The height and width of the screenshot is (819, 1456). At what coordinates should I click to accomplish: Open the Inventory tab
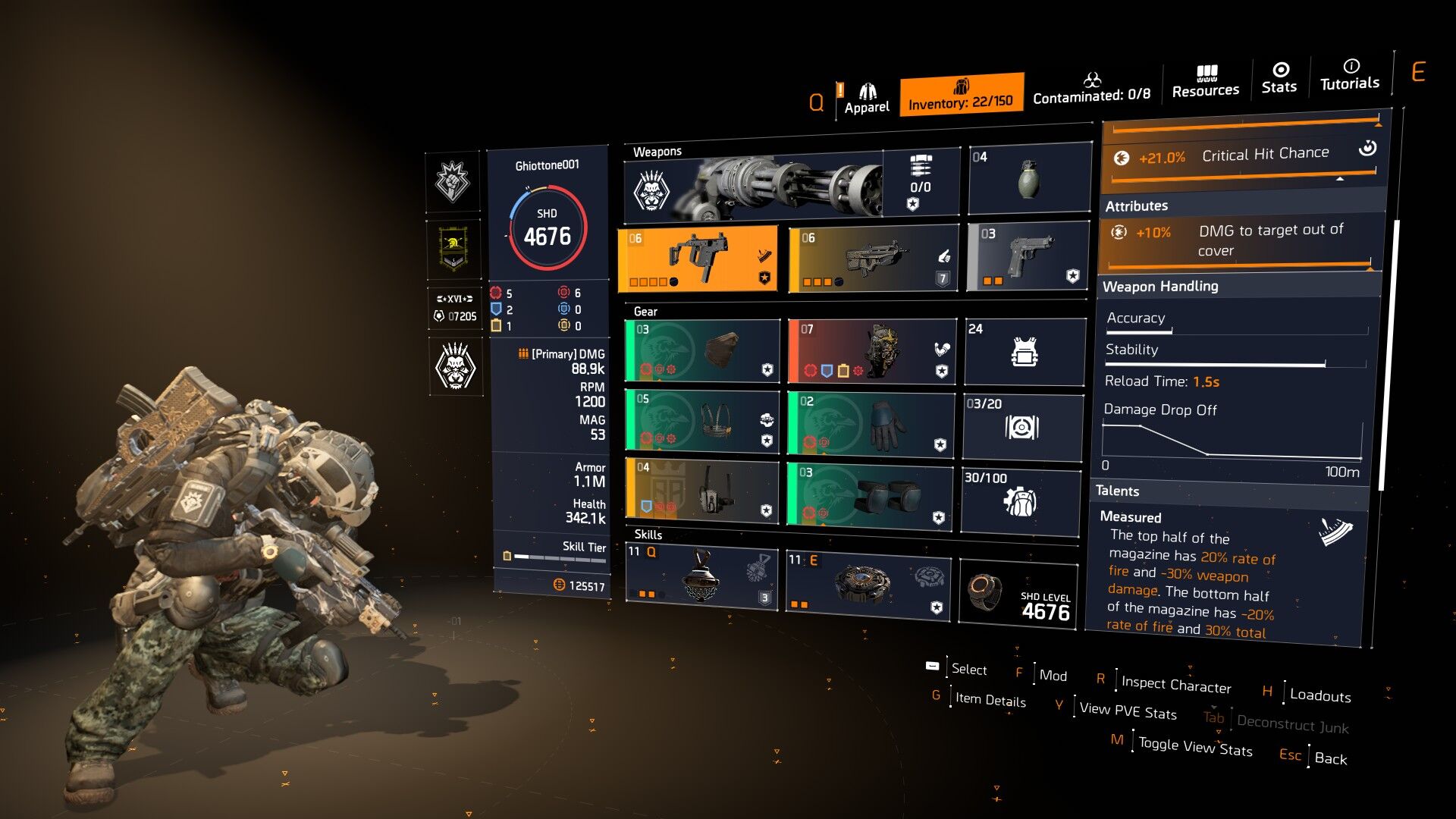click(x=961, y=95)
